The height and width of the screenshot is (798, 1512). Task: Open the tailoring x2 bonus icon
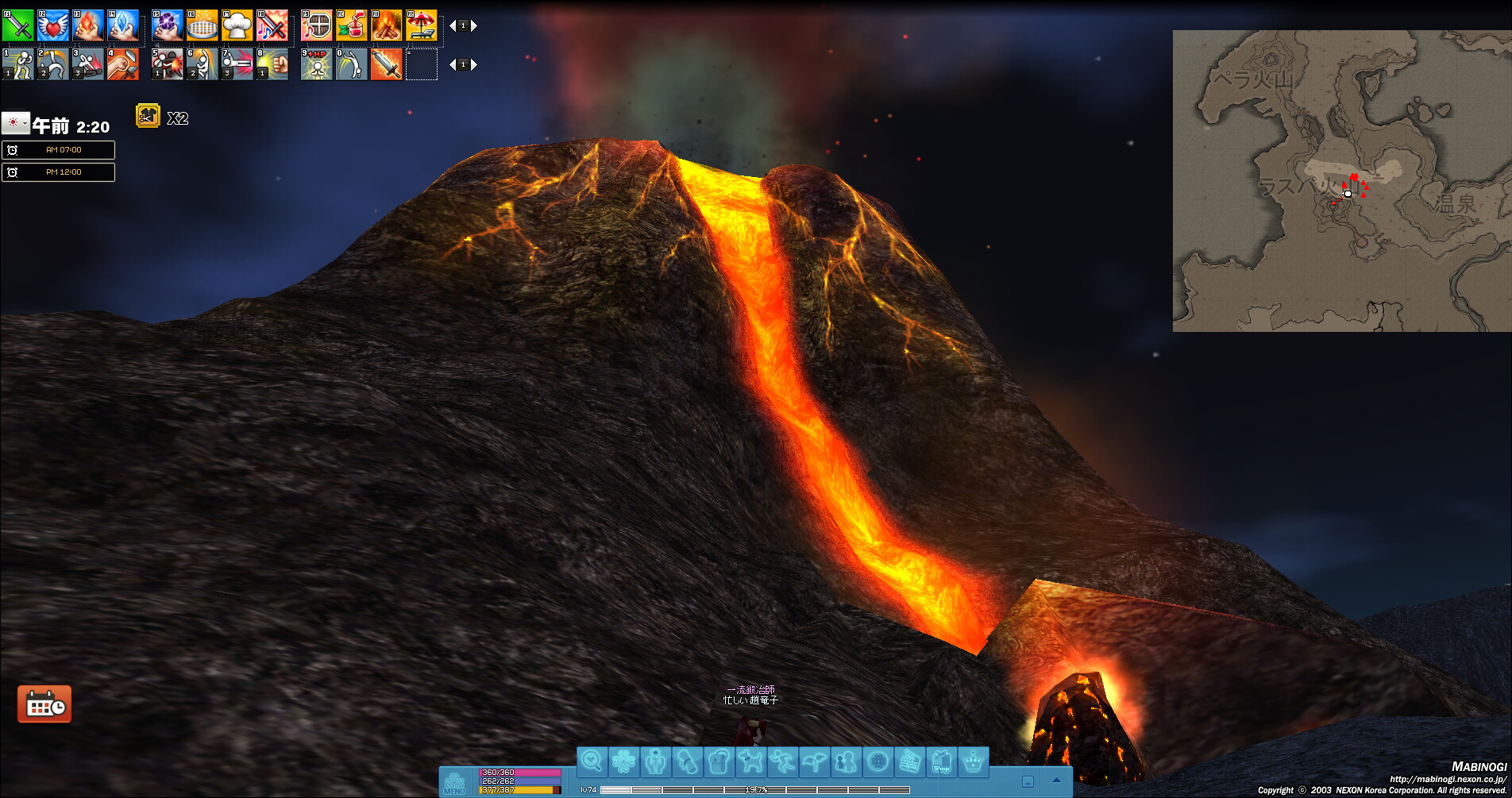[x=148, y=117]
